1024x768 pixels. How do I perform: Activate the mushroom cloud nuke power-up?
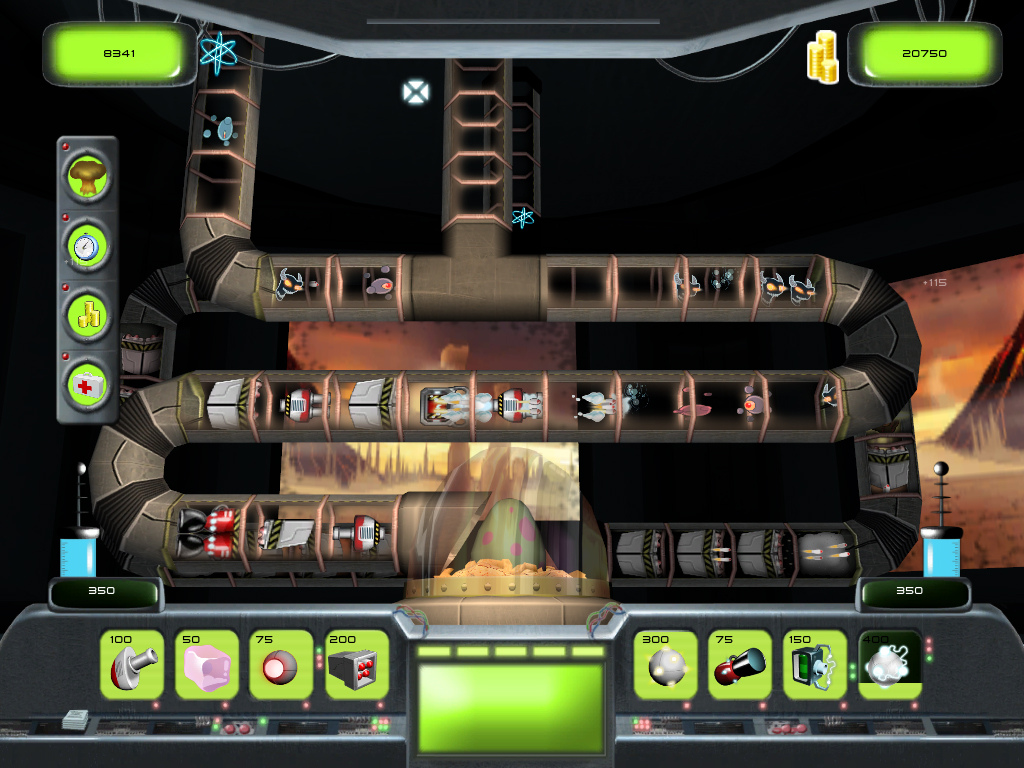coord(88,177)
